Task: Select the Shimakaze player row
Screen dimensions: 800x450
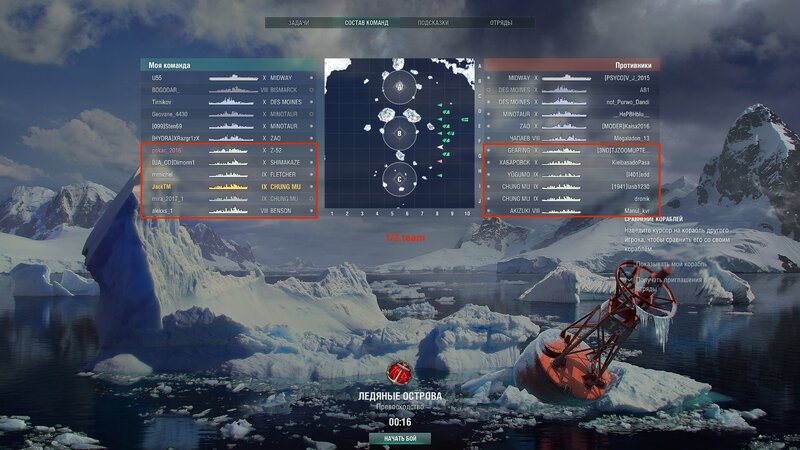Action: pos(228,162)
